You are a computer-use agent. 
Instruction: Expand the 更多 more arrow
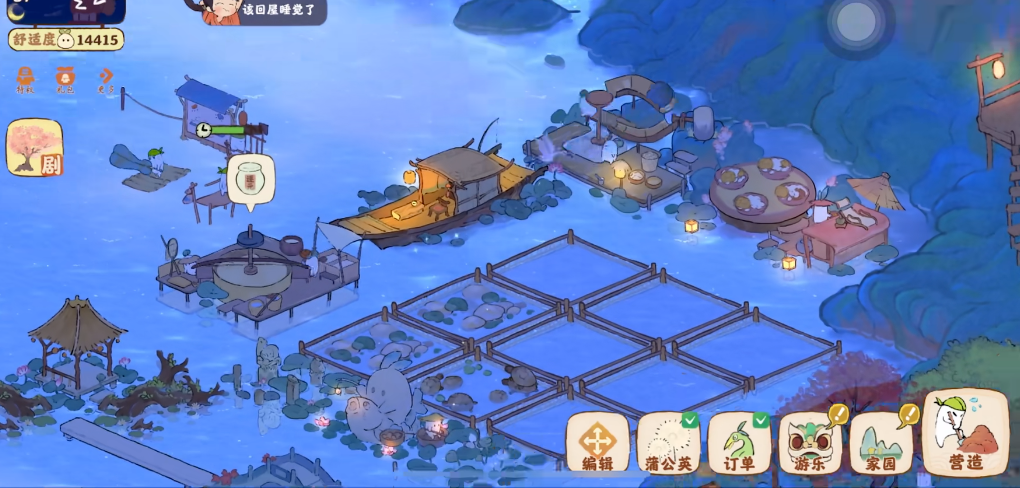[x=105, y=80]
